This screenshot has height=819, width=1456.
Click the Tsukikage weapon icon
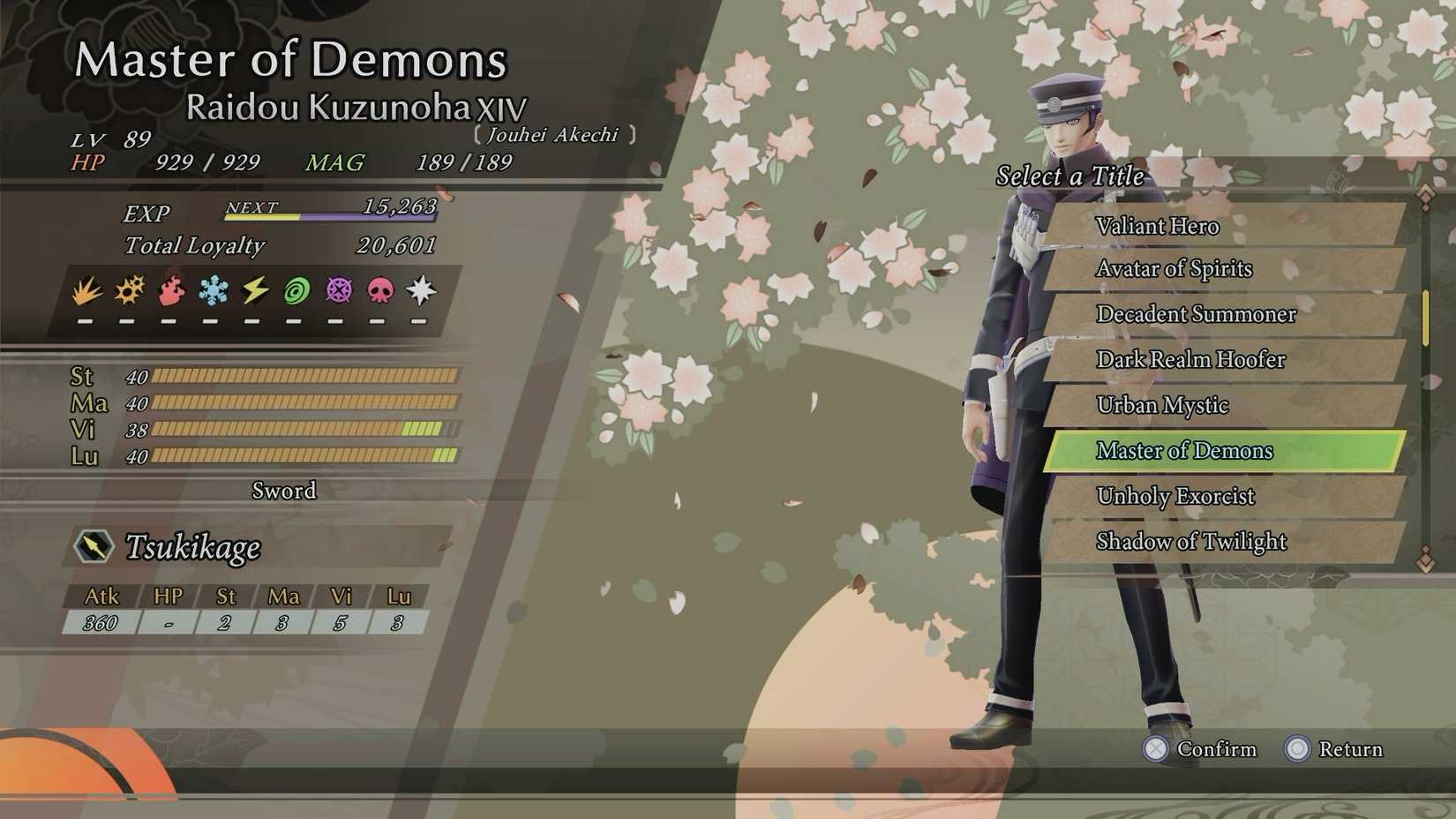(x=95, y=547)
